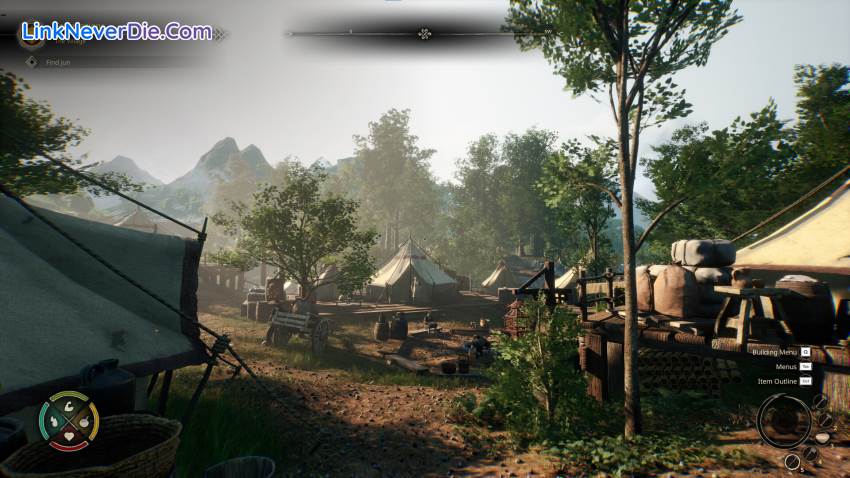Pick the tool in wheel slot 2
This screenshot has height=478, width=850.
pyautogui.click(x=826, y=420)
